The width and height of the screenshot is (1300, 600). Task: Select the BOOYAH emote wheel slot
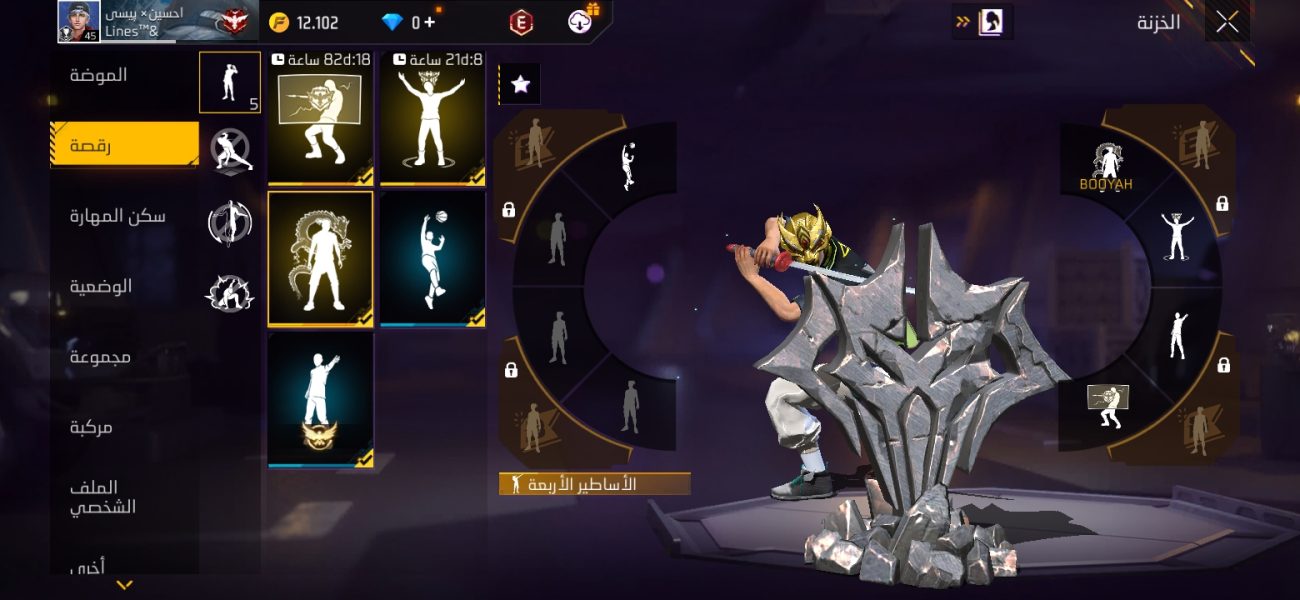point(1105,167)
